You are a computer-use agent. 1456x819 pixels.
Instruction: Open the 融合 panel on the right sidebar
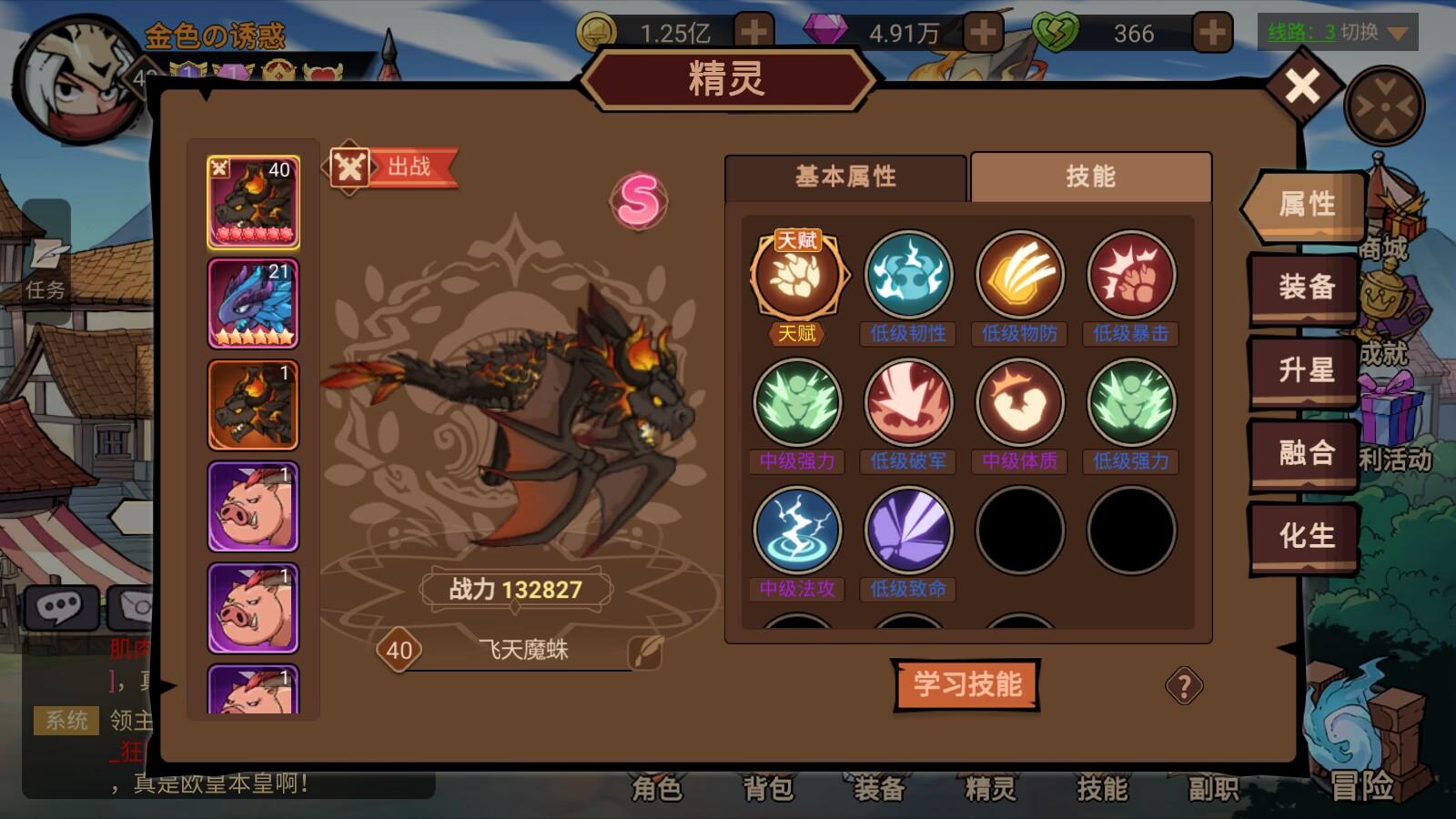coord(1303,452)
